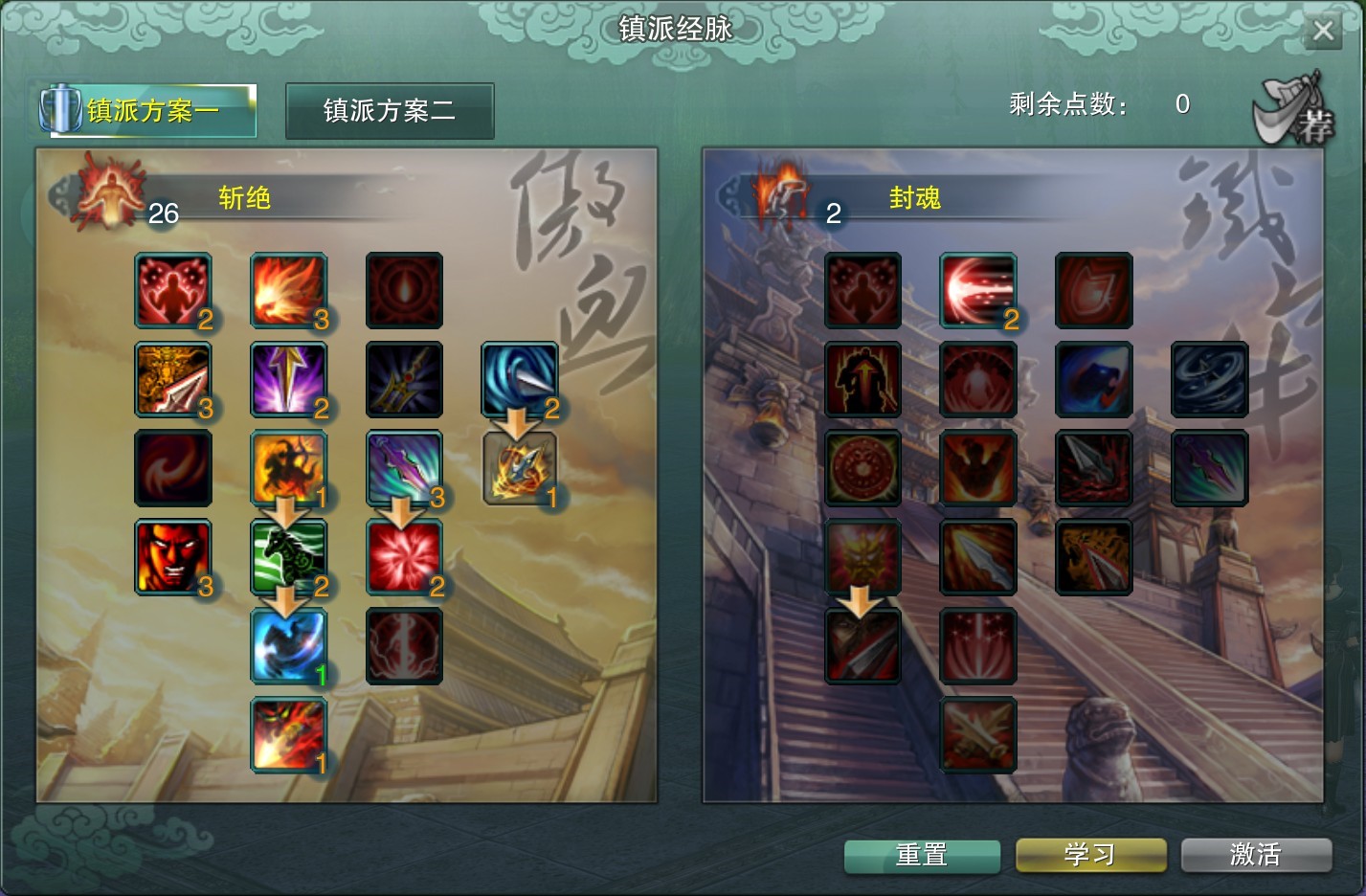
Task: Switch to the 镇派方案一 tab
Action: pyautogui.click(x=148, y=110)
